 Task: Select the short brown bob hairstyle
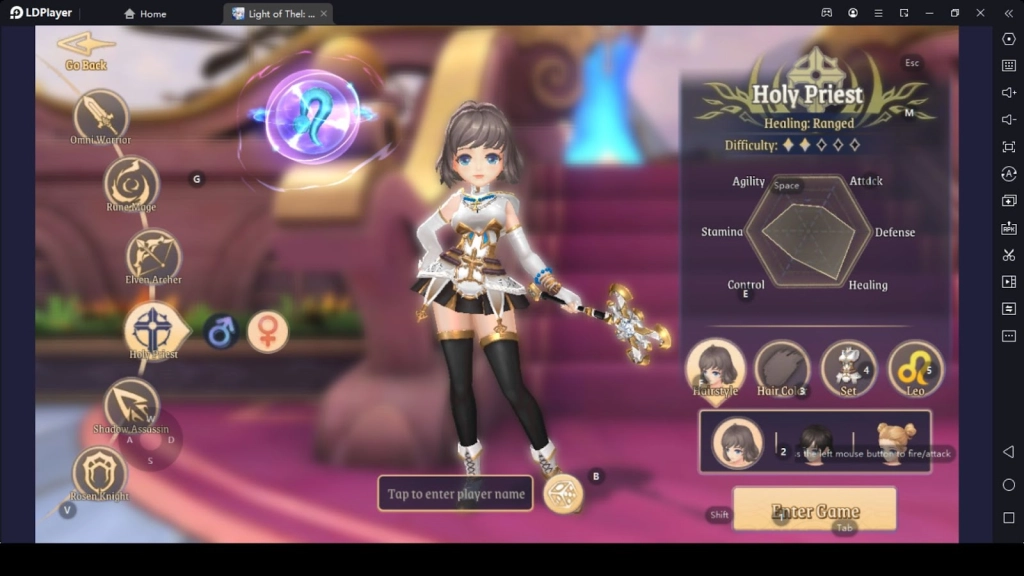[737, 442]
